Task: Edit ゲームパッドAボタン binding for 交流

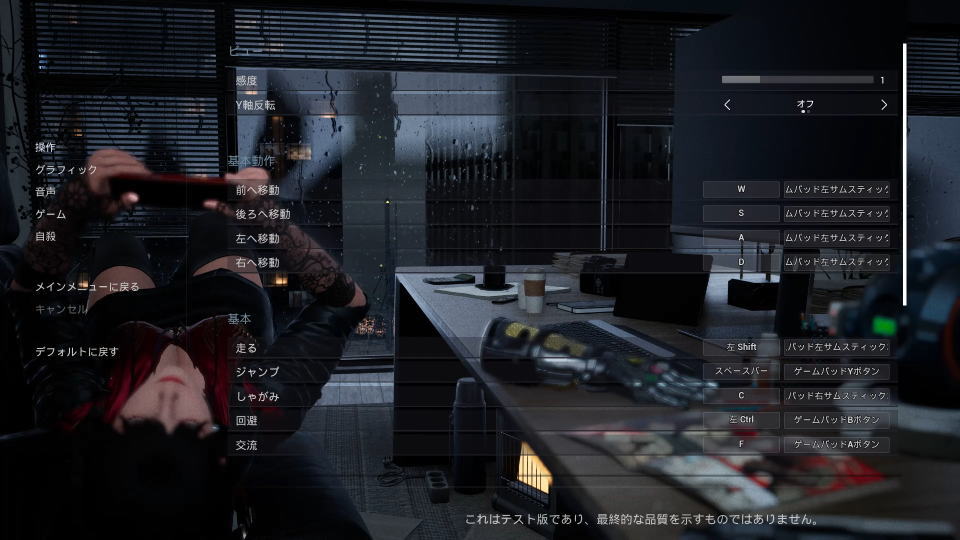Action: pos(837,445)
